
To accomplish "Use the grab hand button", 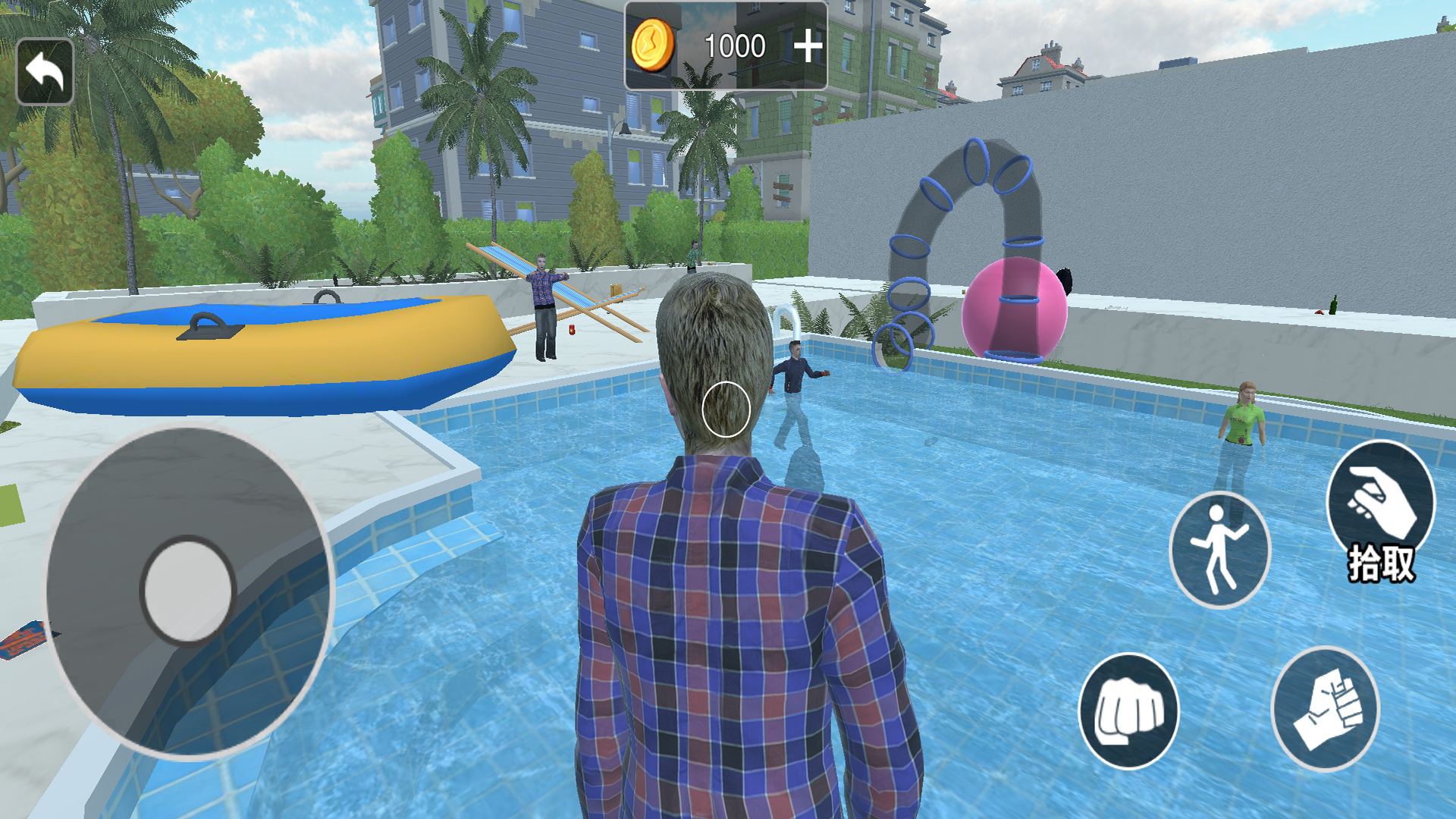I will pyautogui.click(x=1325, y=708).
